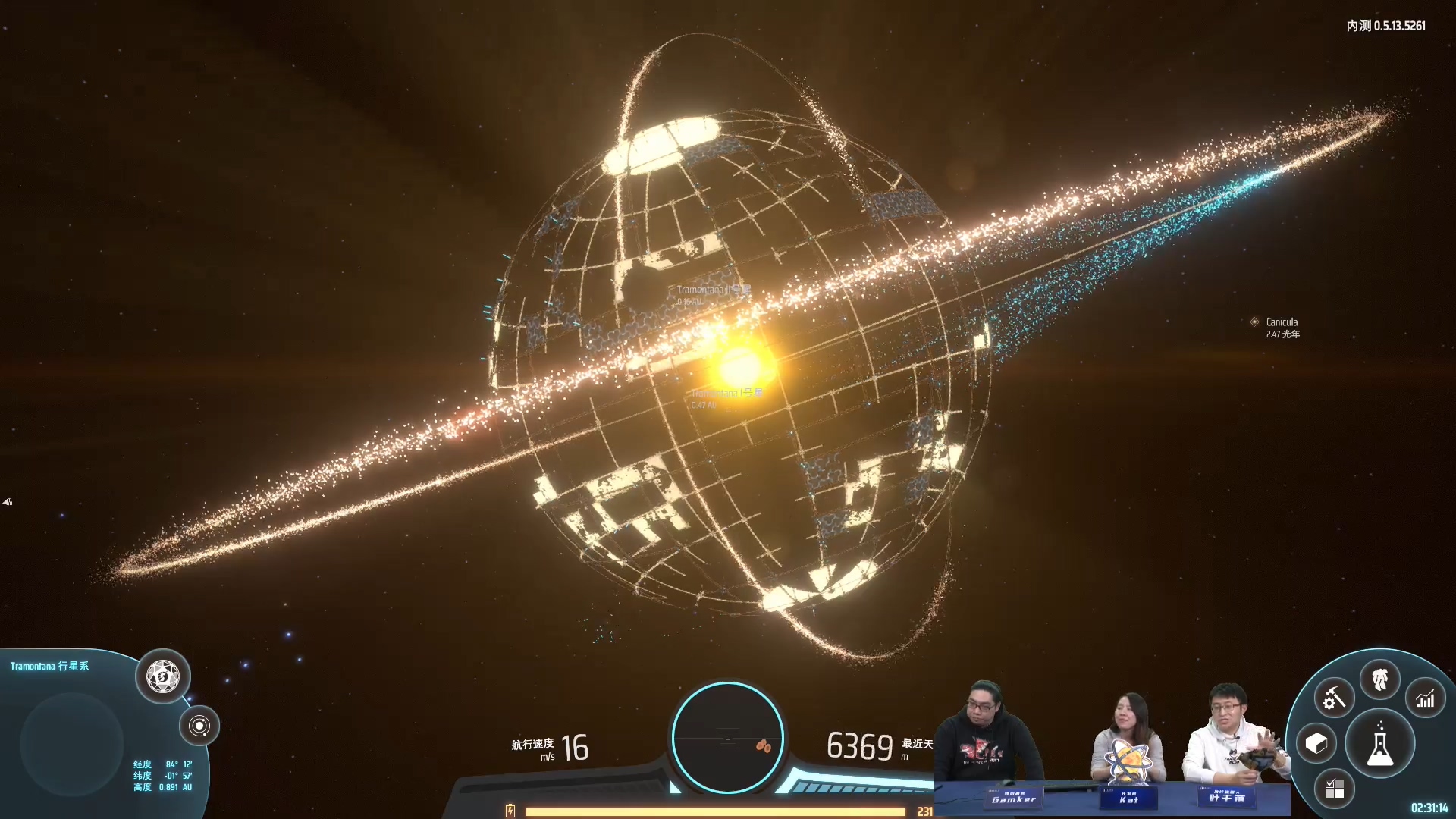Click the planet minimap globe
The height and width of the screenshot is (819, 1456).
(72, 743)
